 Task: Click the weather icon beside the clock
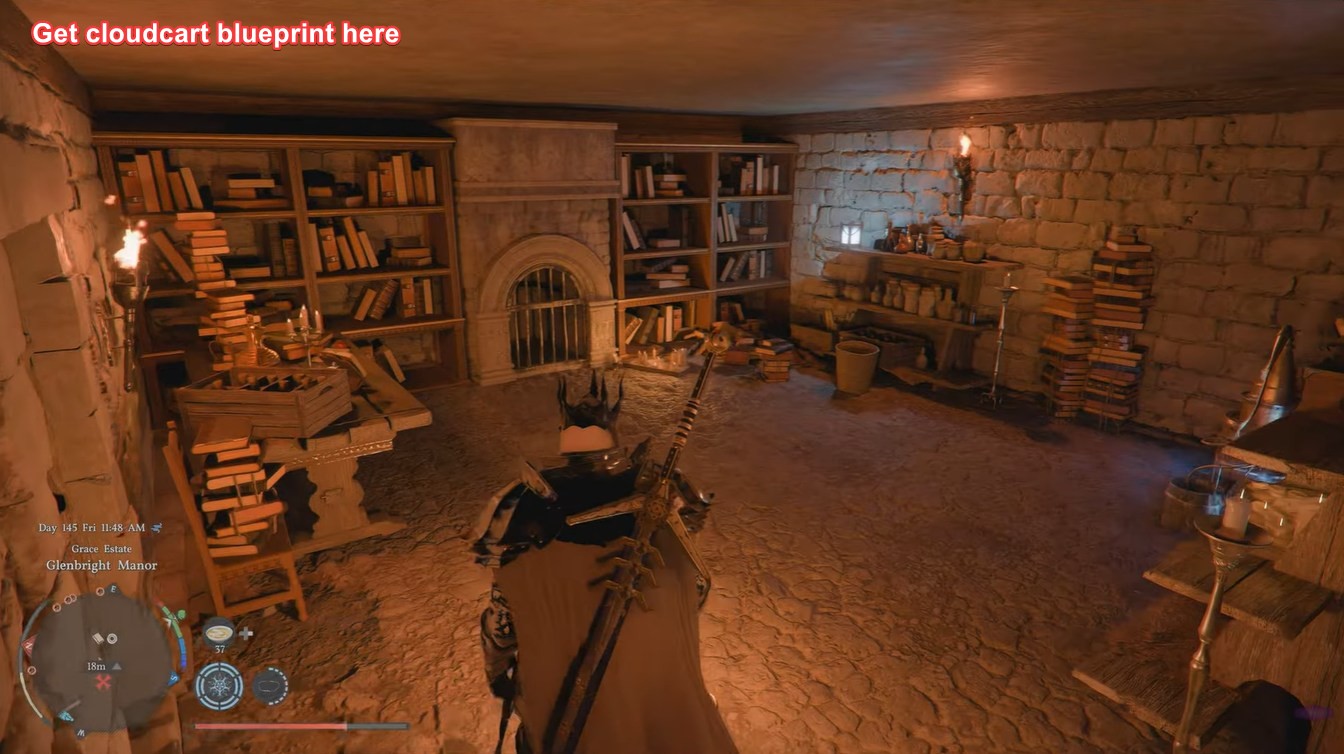156,528
